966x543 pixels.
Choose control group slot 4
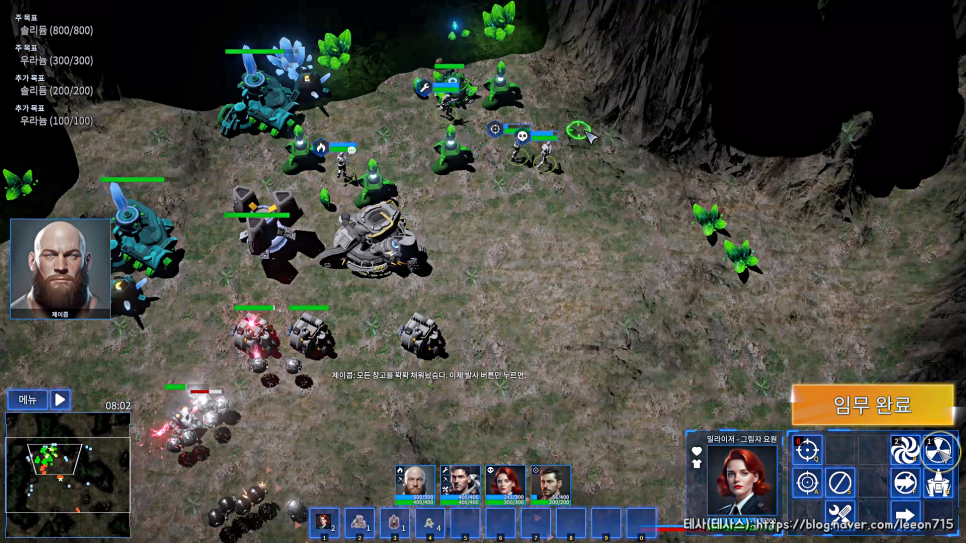click(x=429, y=522)
